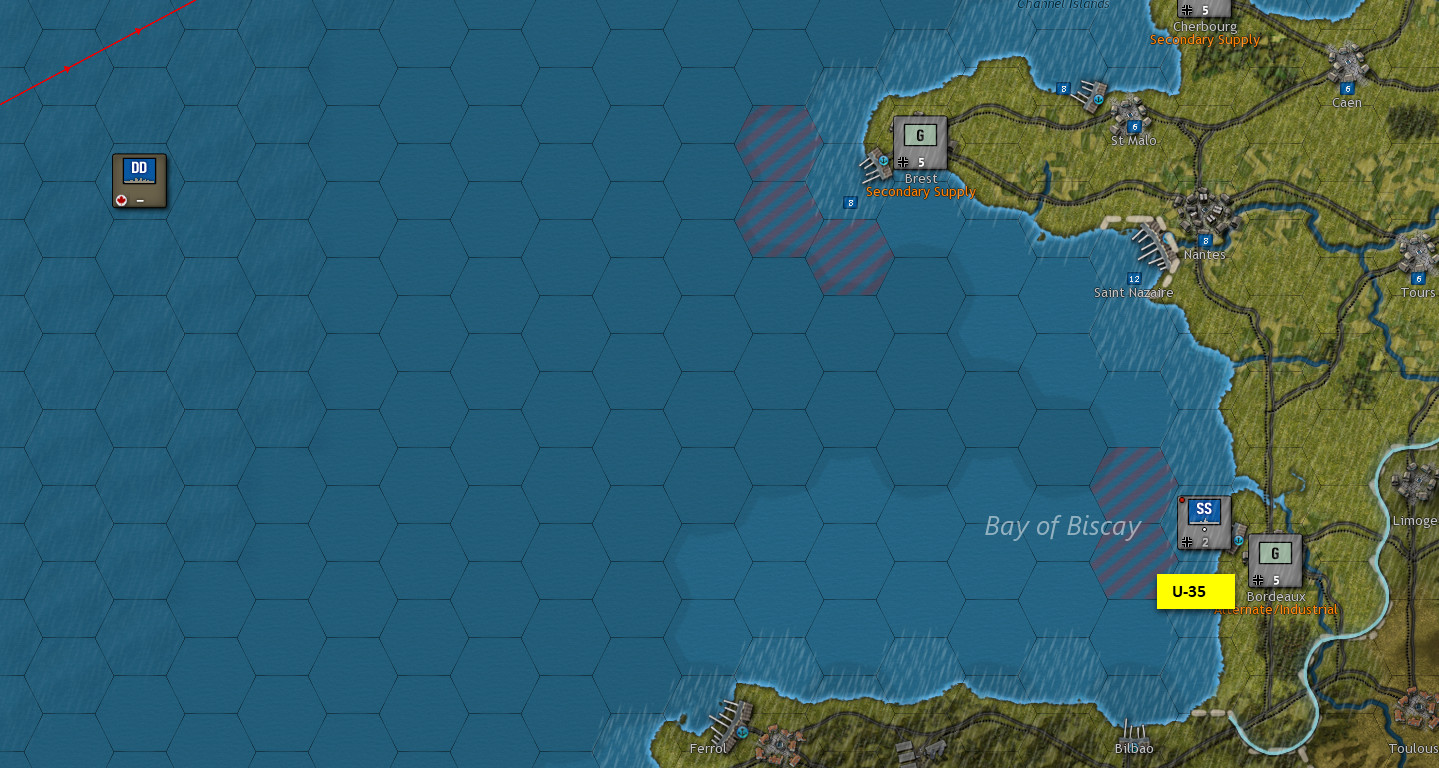1439x768 pixels.
Task: Select the Canadian DD destroyer counter
Action: 139,180
